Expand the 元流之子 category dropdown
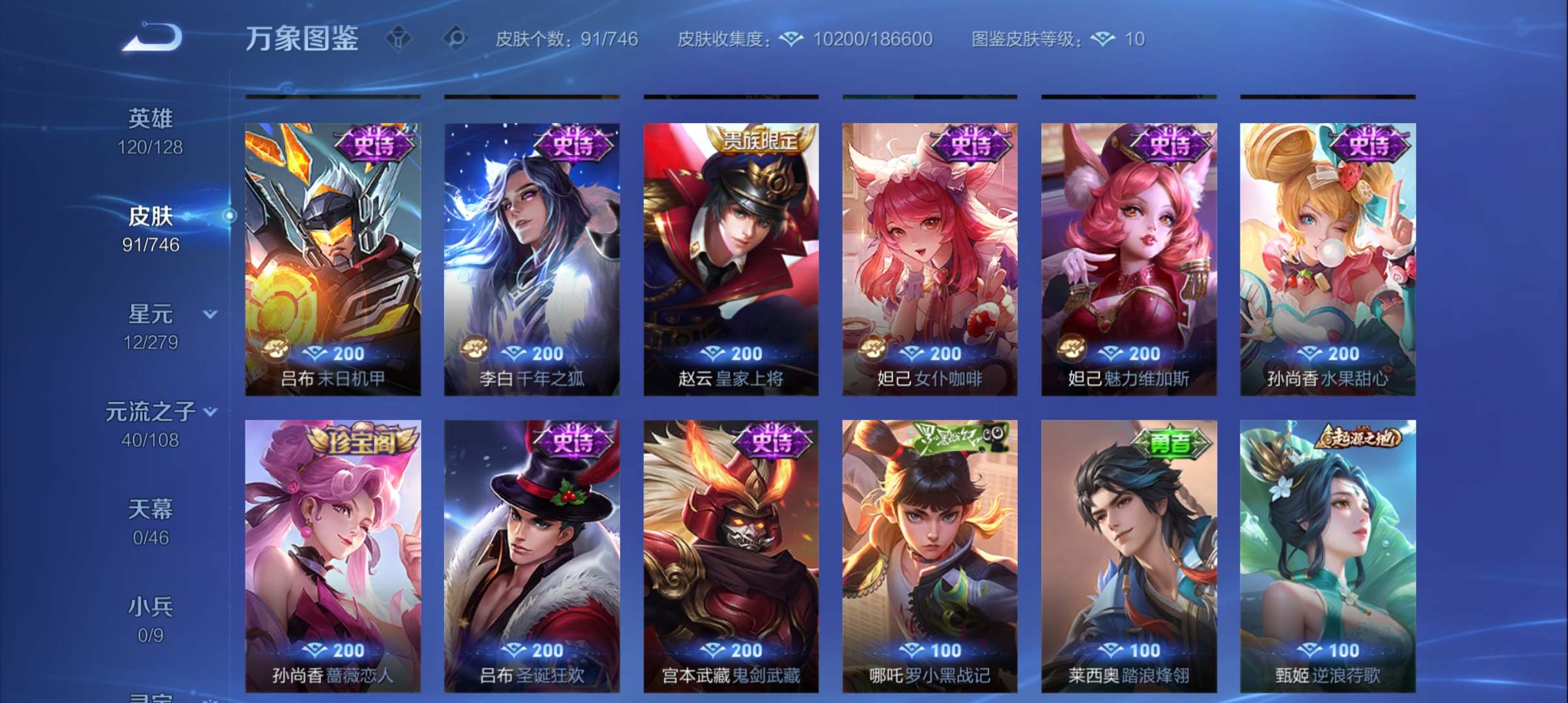 click(209, 411)
